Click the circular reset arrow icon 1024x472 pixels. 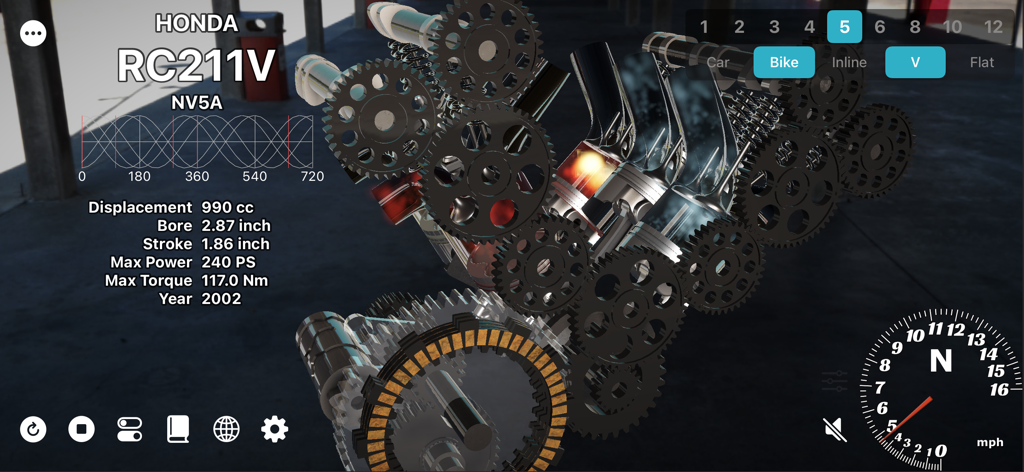pyautogui.click(x=33, y=429)
